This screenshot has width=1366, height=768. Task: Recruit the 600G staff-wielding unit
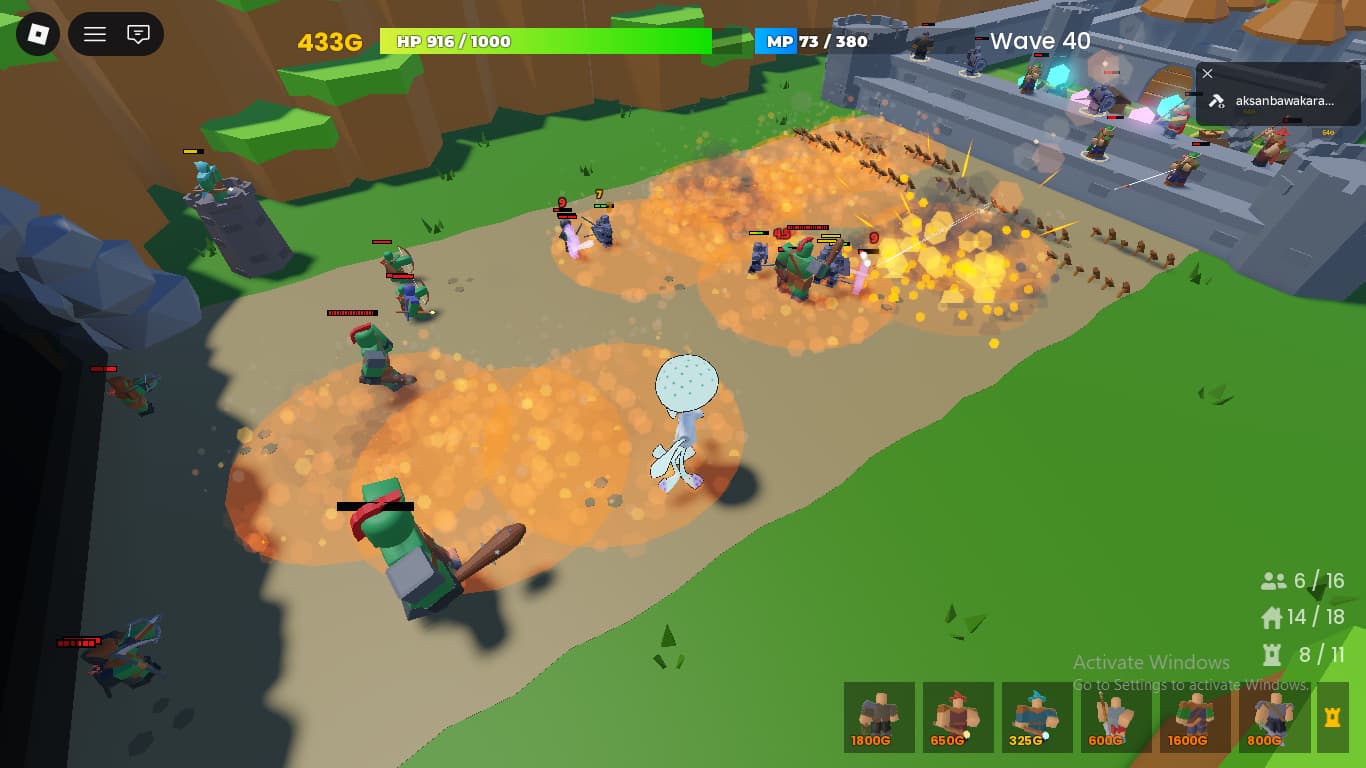click(x=1116, y=717)
